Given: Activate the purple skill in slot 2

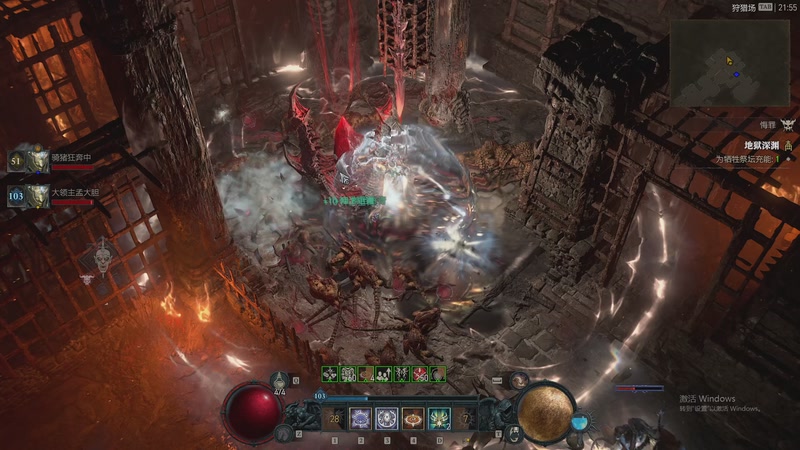Looking at the screenshot, I should [x=360, y=419].
